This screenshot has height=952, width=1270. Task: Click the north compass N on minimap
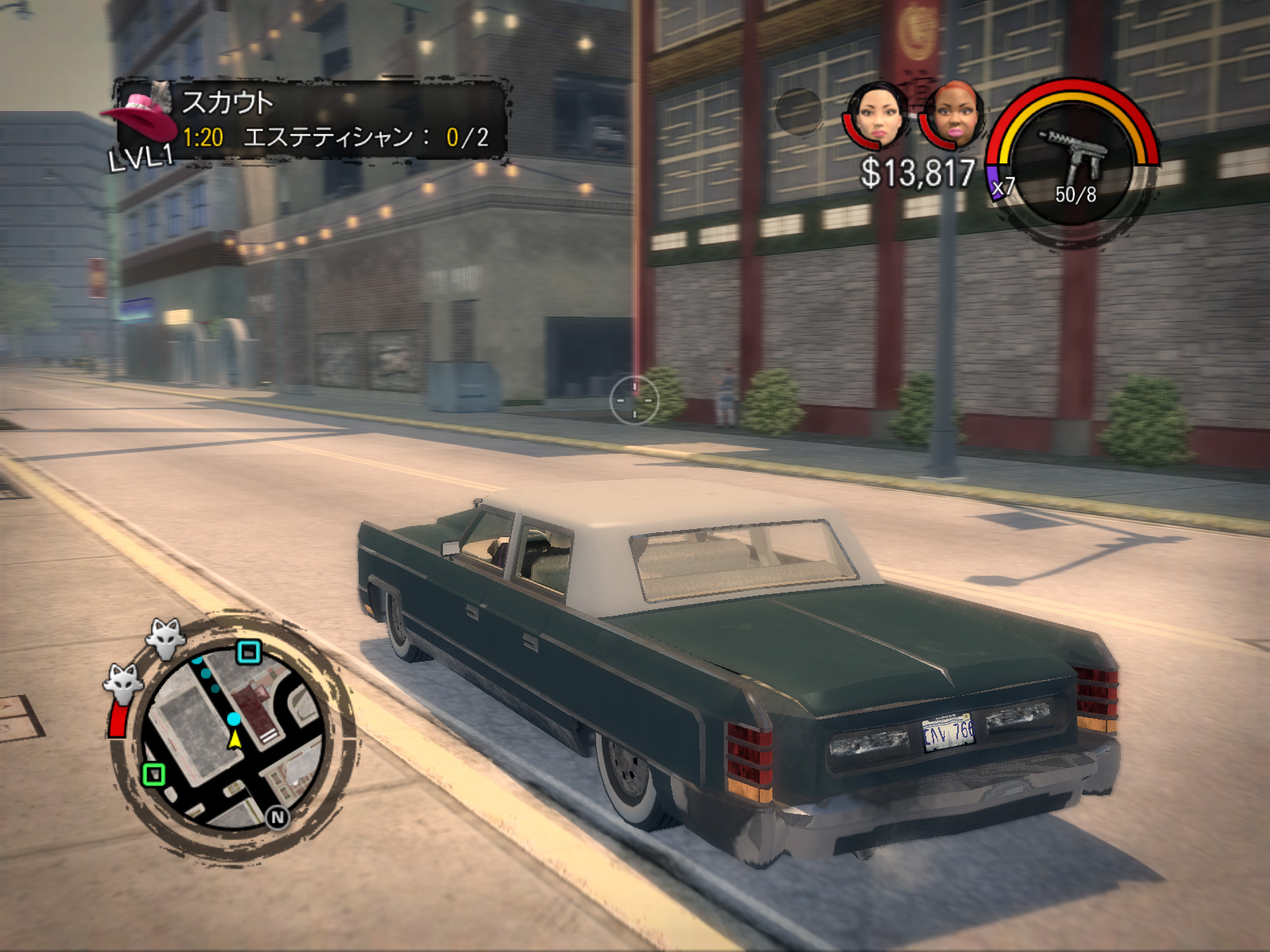(x=277, y=817)
